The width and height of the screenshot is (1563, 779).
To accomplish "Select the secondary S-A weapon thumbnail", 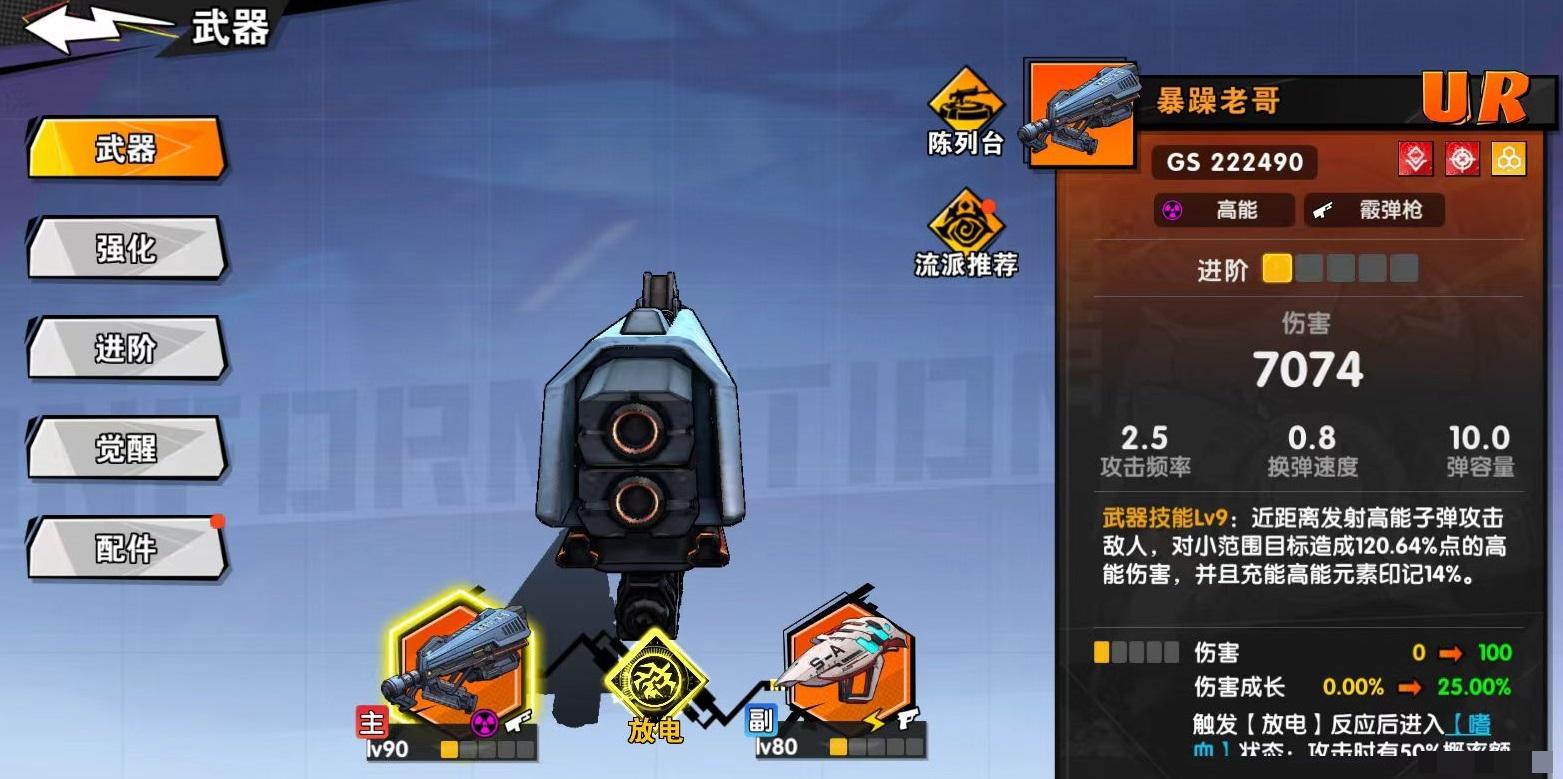I will point(845,660).
